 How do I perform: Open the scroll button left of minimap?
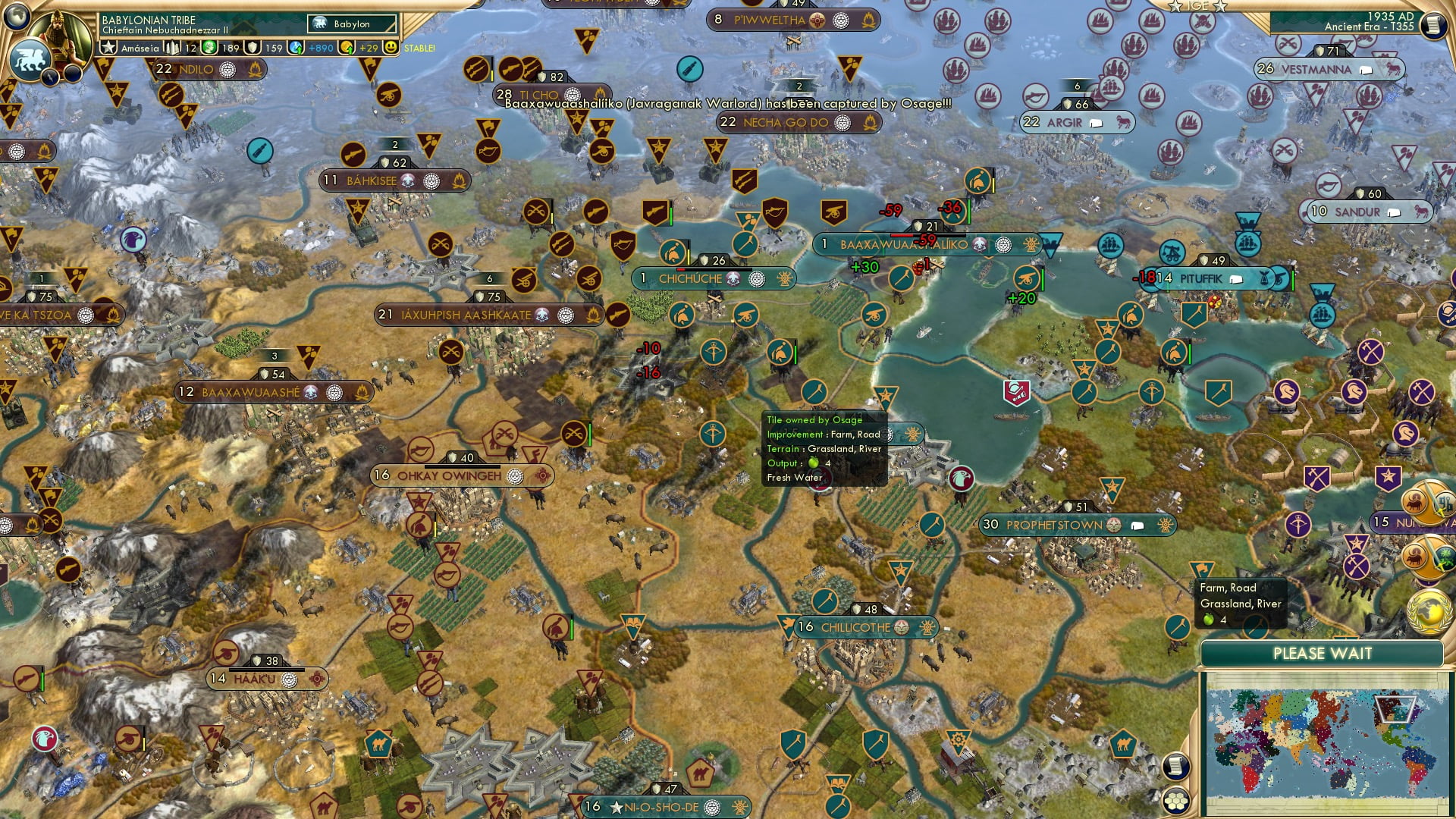point(1175,767)
